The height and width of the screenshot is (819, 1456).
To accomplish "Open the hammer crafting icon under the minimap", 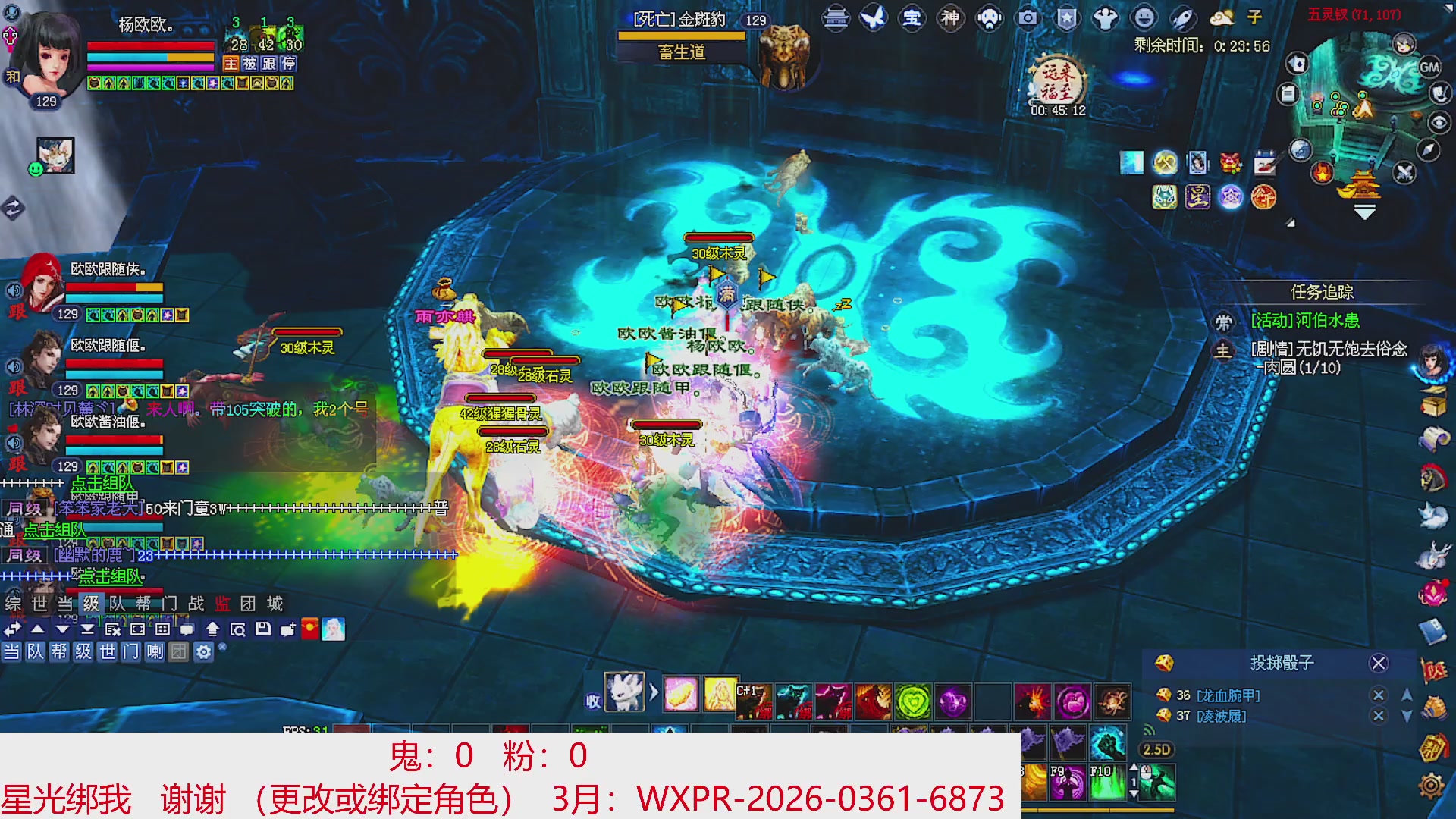I will (1166, 162).
